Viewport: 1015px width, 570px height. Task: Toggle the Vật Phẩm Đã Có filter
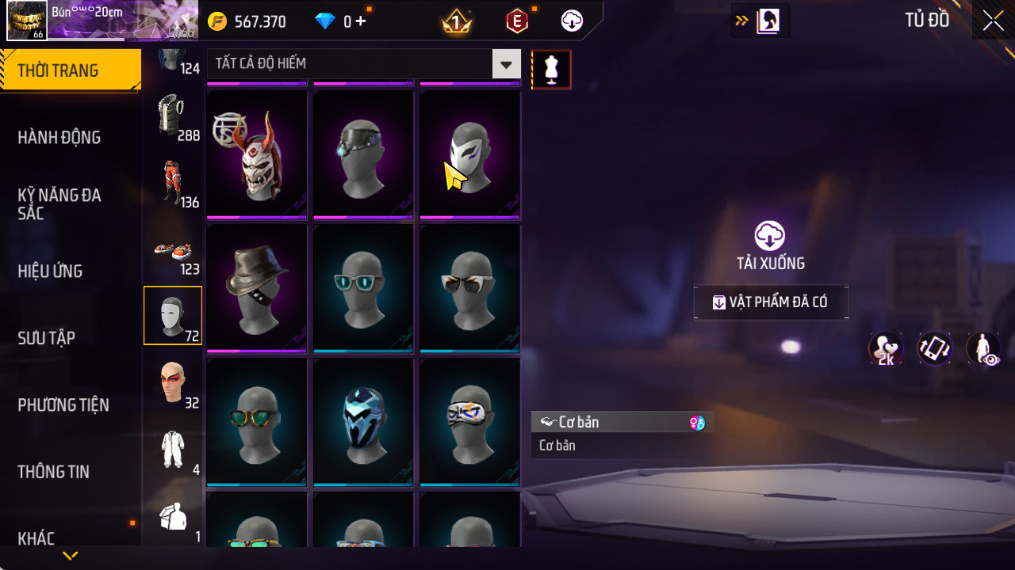coord(770,302)
